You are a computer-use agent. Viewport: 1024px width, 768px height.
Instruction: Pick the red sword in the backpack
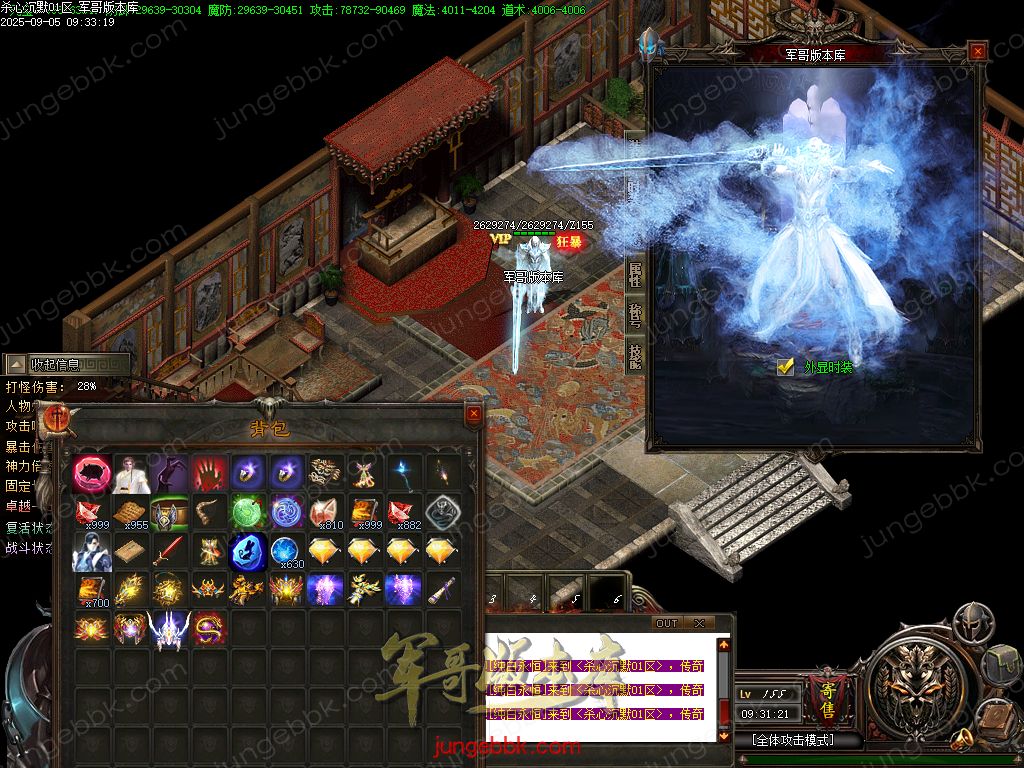pyautogui.click(x=169, y=551)
